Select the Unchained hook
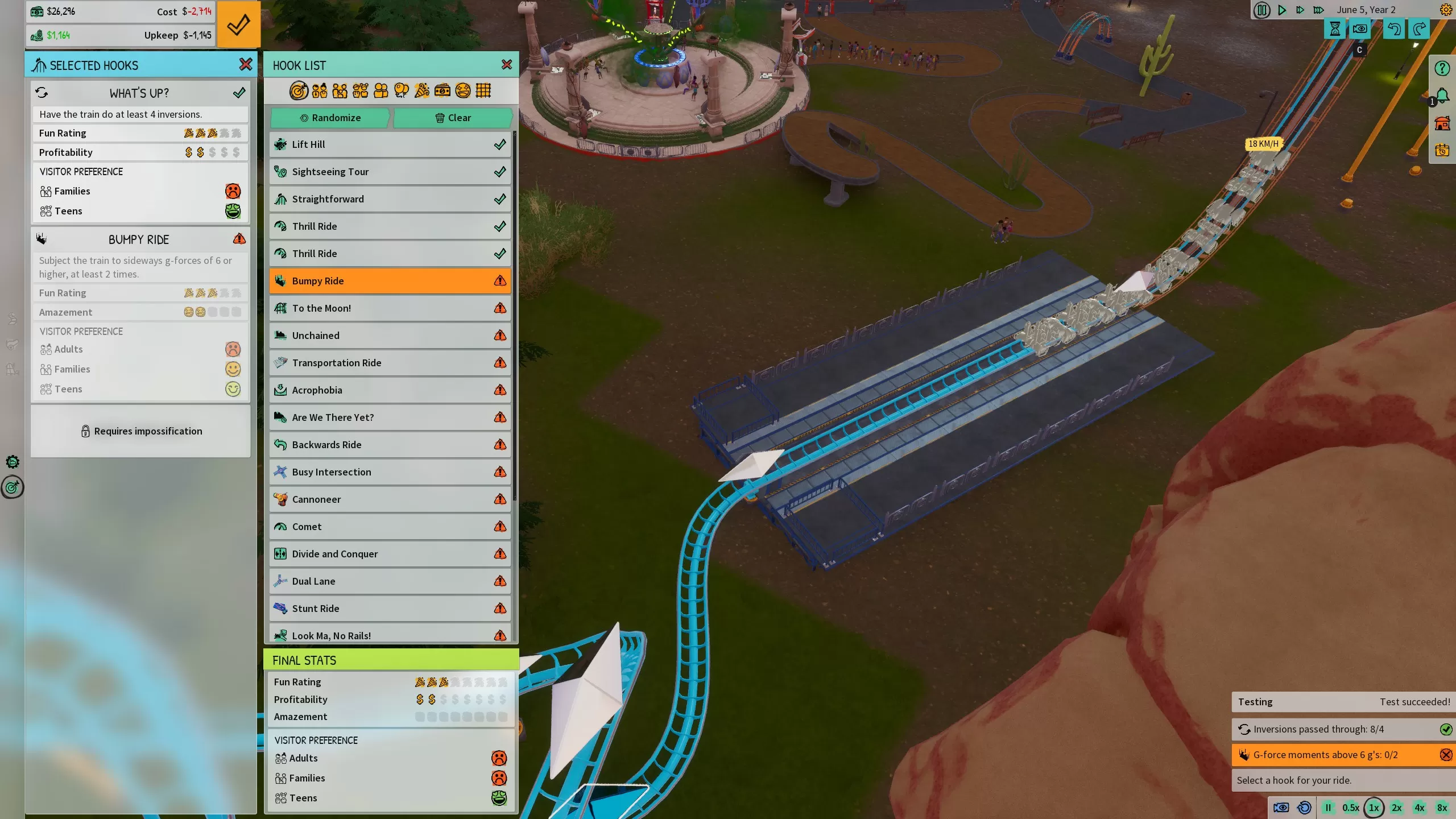 coord(390,336)
